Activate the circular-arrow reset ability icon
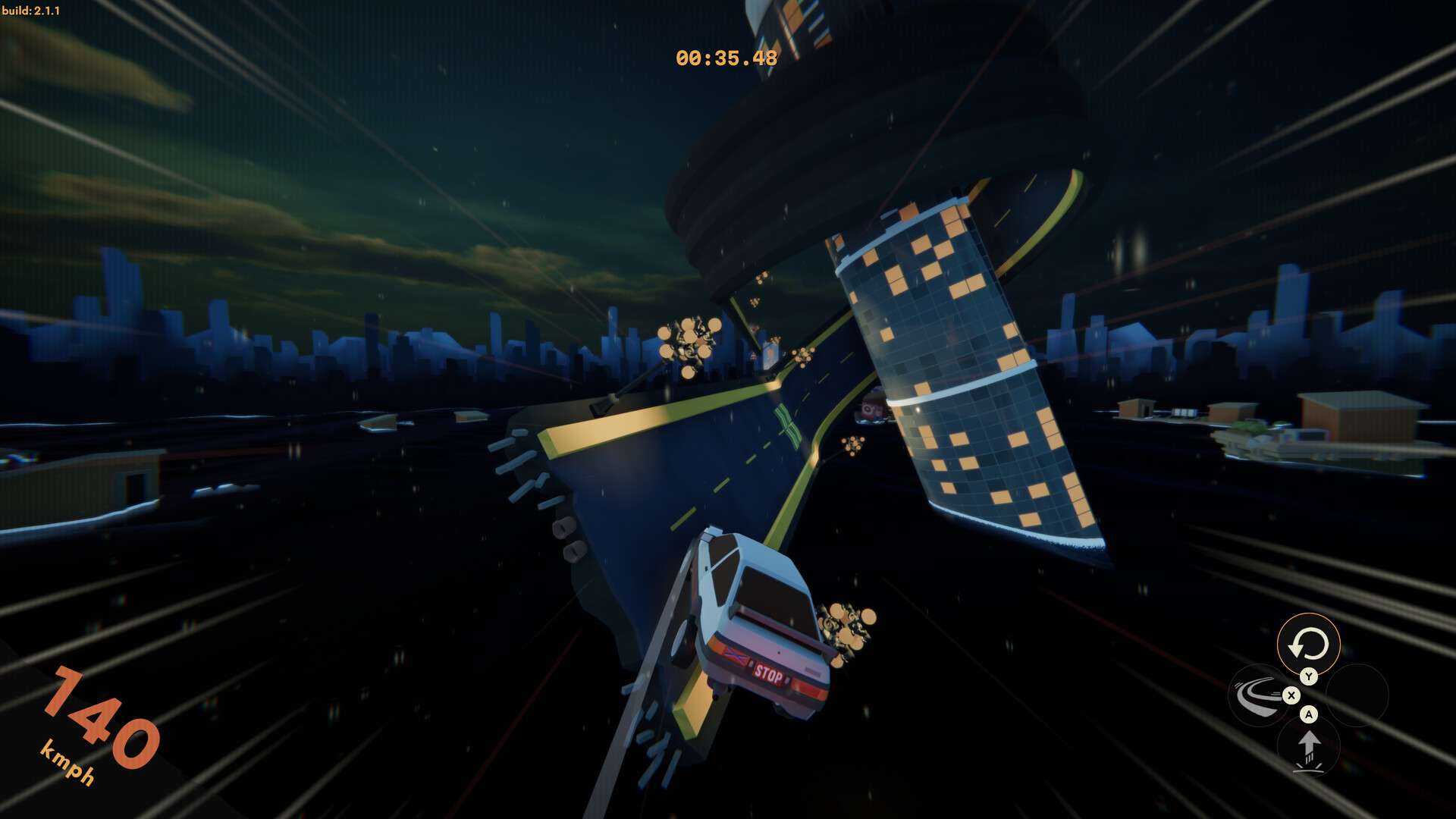 (1308, 645)
